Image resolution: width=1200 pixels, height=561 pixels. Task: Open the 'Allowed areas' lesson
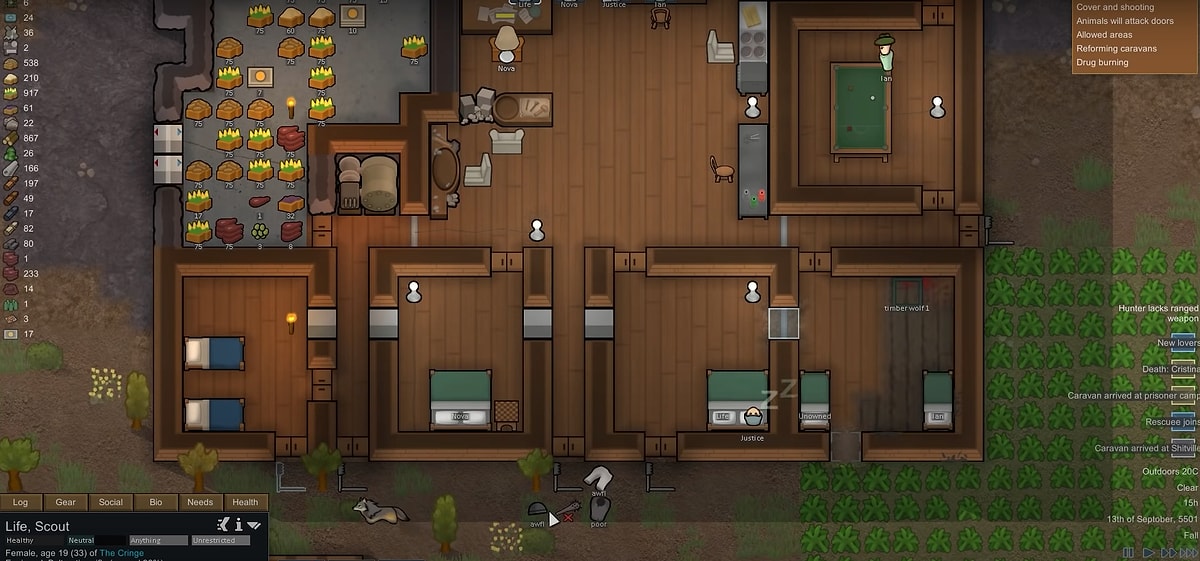coord(1104,35)
